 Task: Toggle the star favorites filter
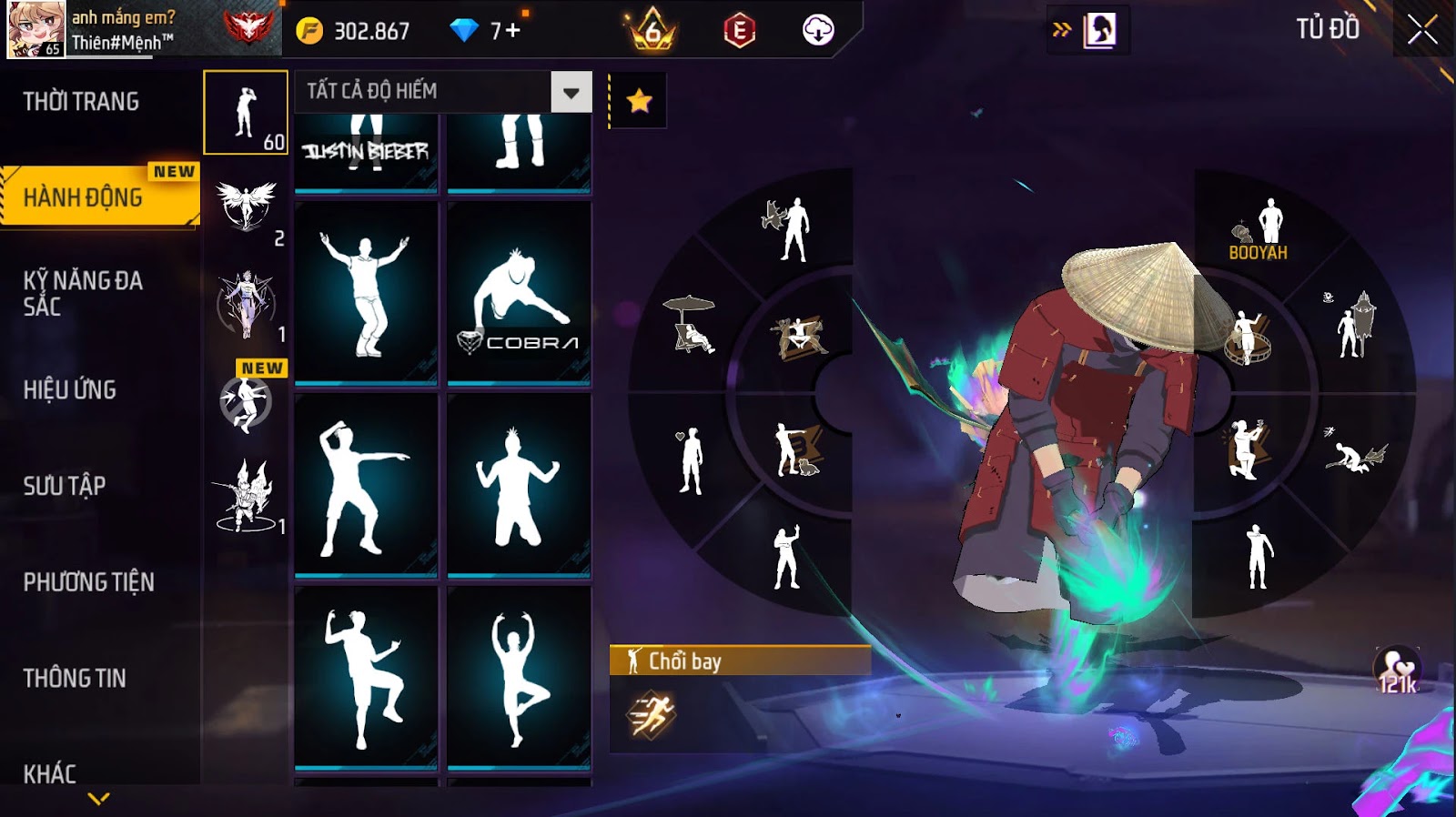[x=639, y=101]
